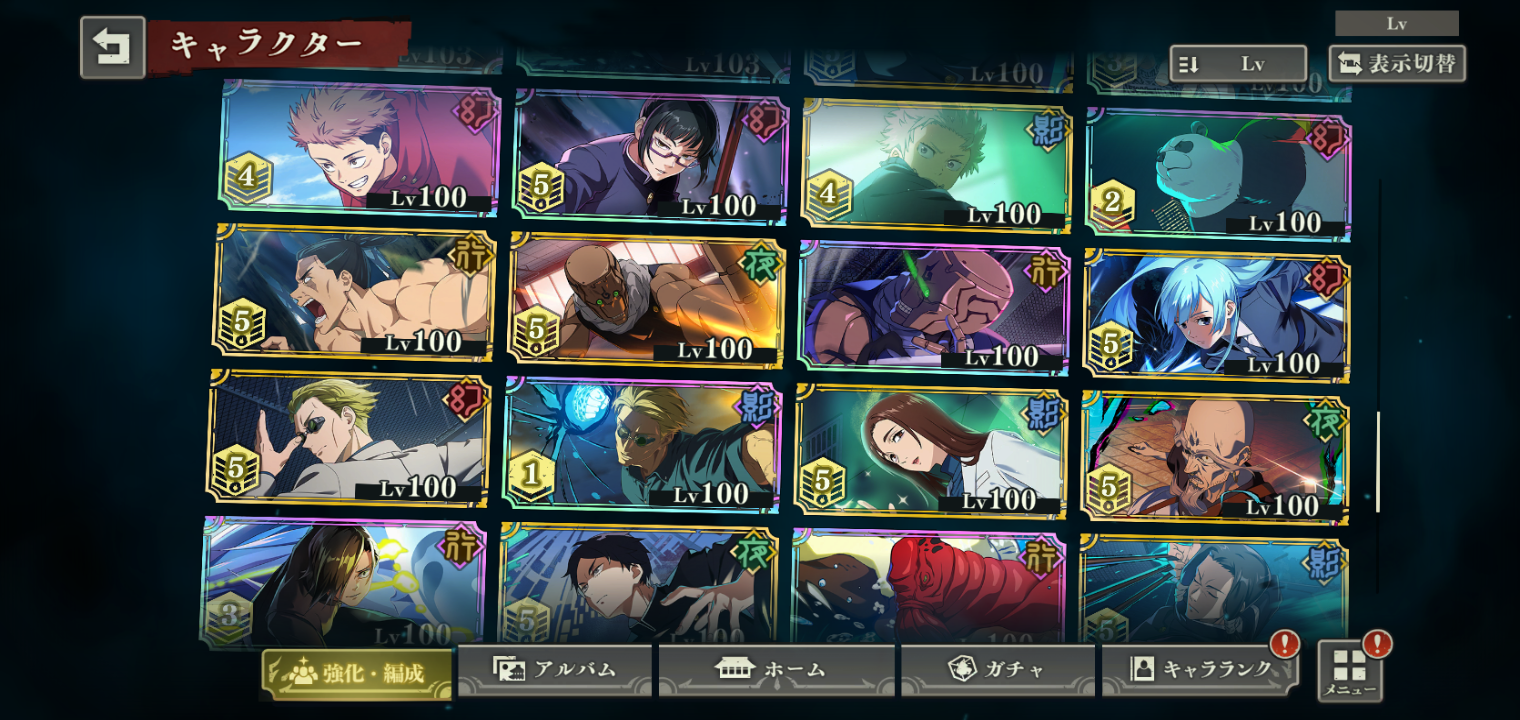1520x720 pixels.
Task: Toggle the 表示切替 display switch button
Action: point(1397,64)
